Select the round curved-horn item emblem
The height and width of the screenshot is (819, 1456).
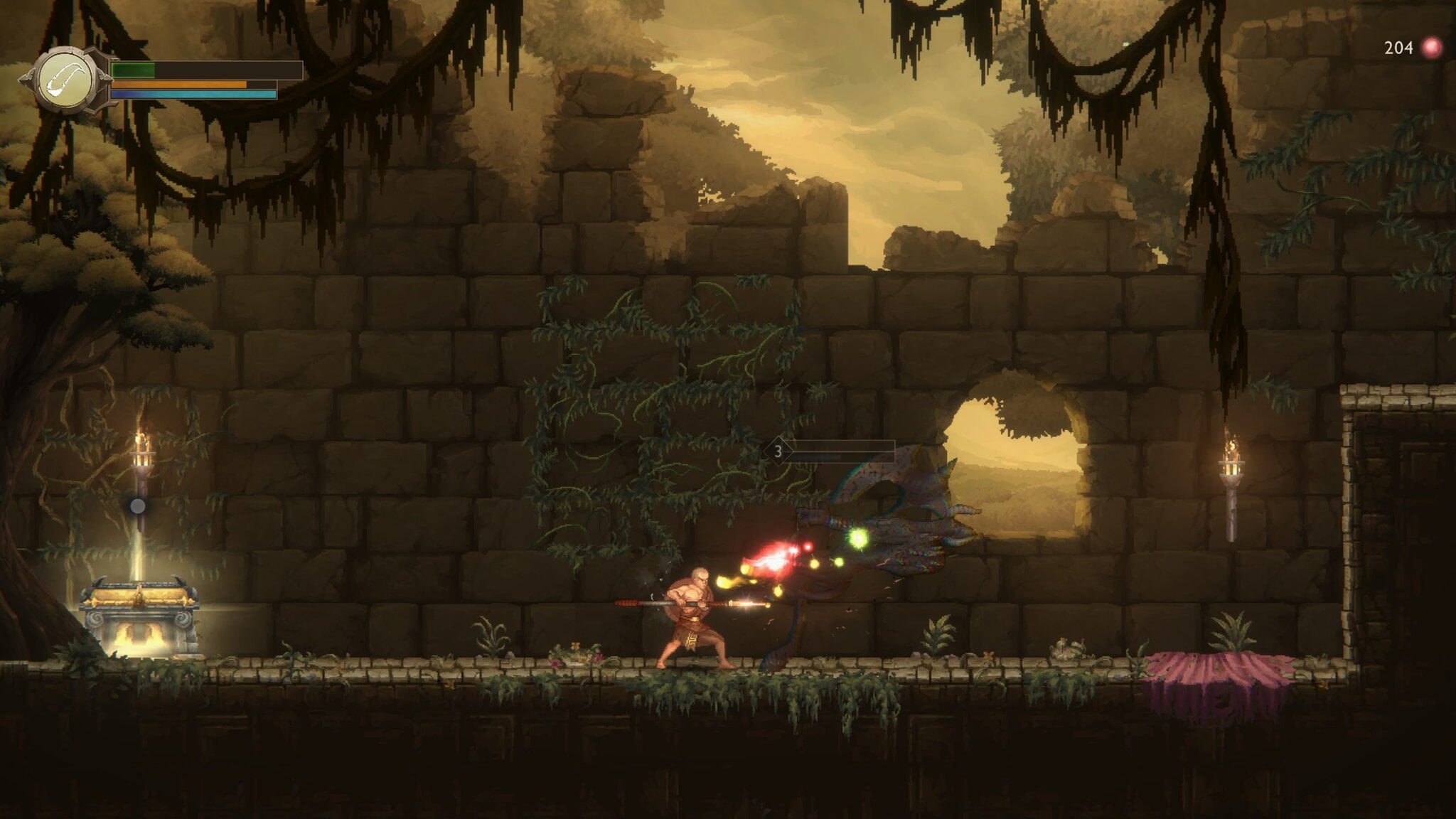pyautogui.click(x=66, y=80)
